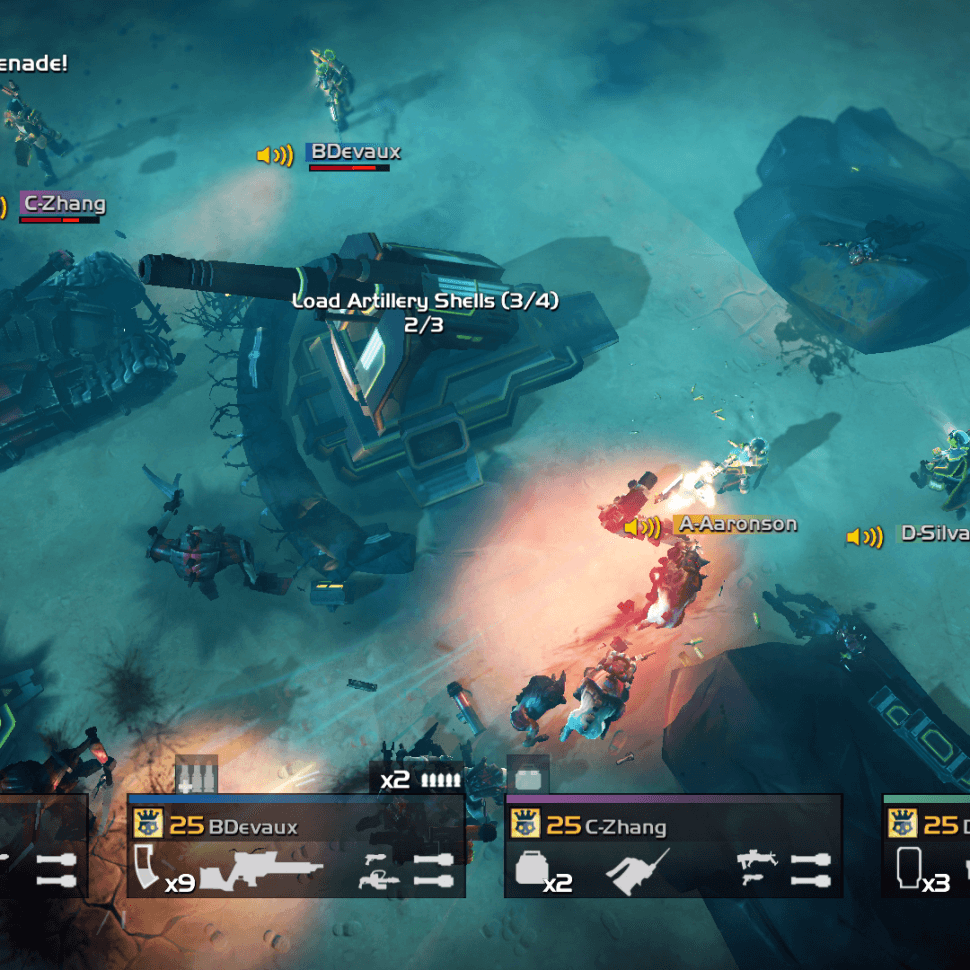The image size is (970, 970).
Task: Click the Load Artillery Shells objective text
Action: 425,301
